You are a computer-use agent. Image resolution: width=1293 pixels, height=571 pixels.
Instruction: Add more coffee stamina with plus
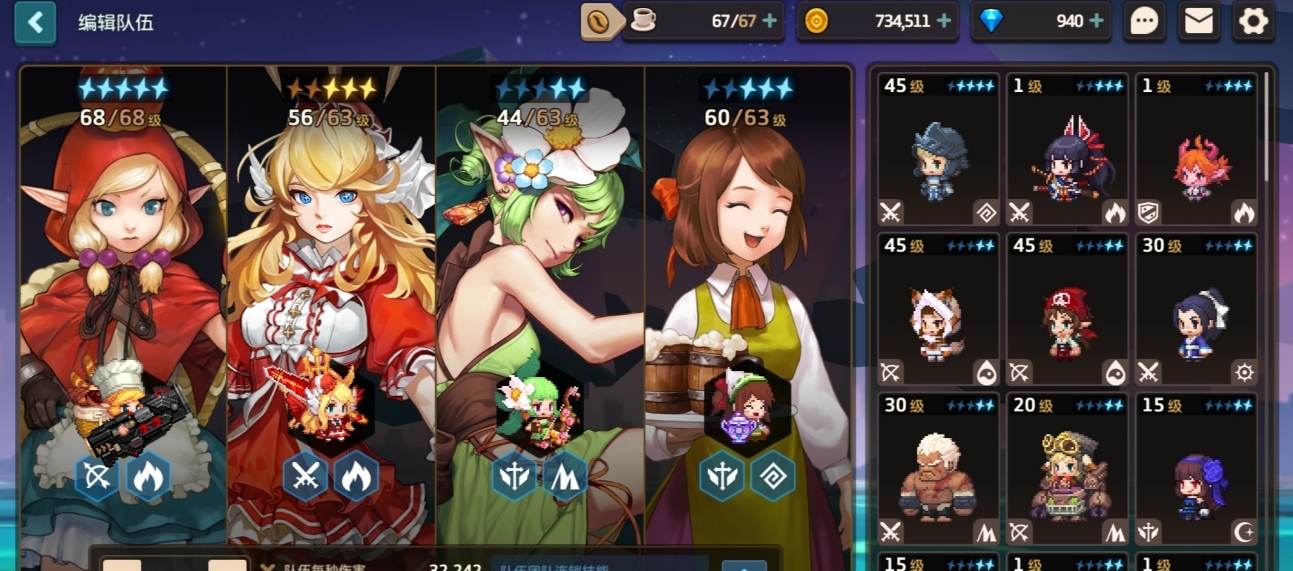770,21
